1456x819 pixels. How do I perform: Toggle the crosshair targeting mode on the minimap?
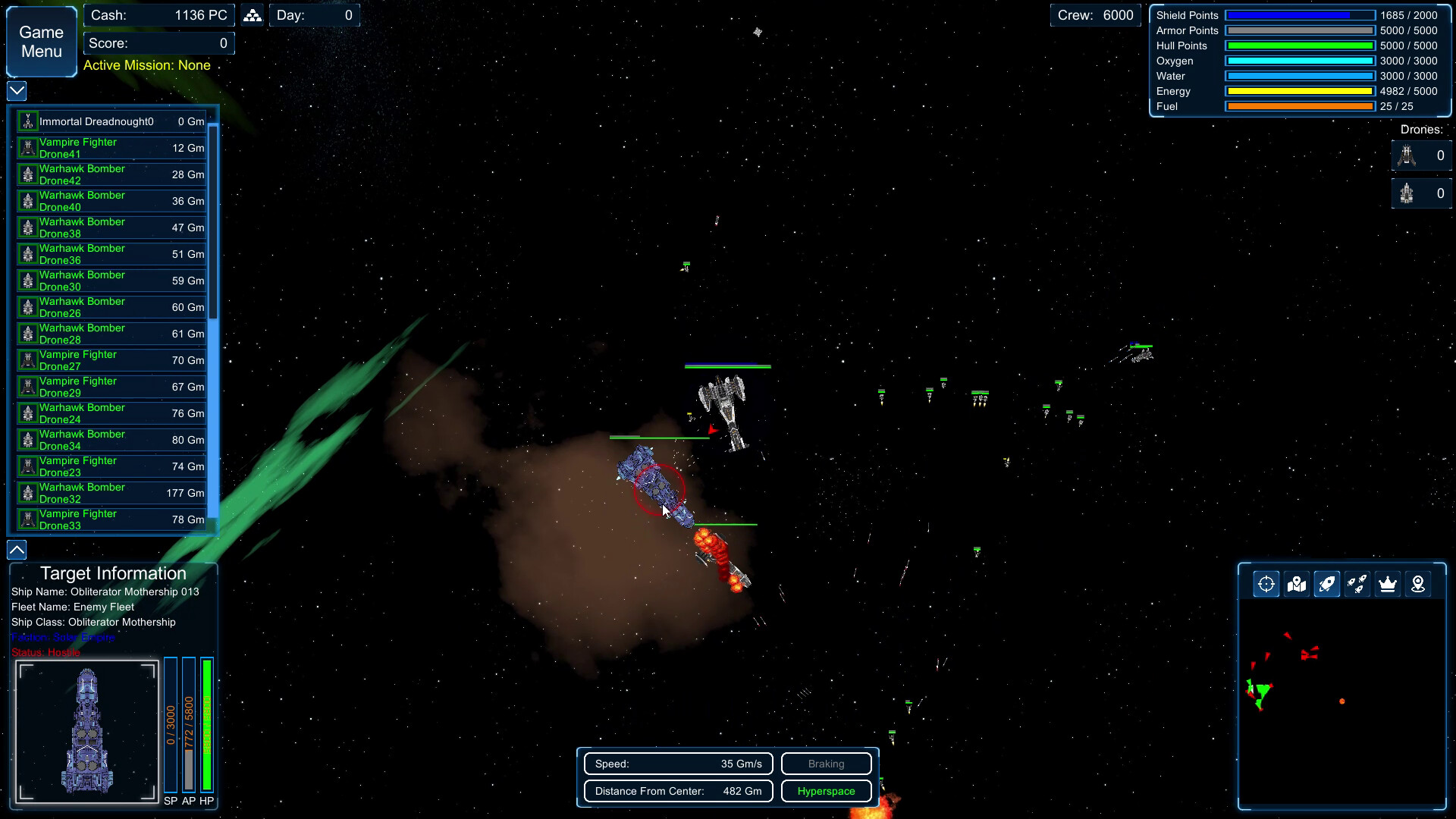pyautogui.click(x=1266, y=584)
